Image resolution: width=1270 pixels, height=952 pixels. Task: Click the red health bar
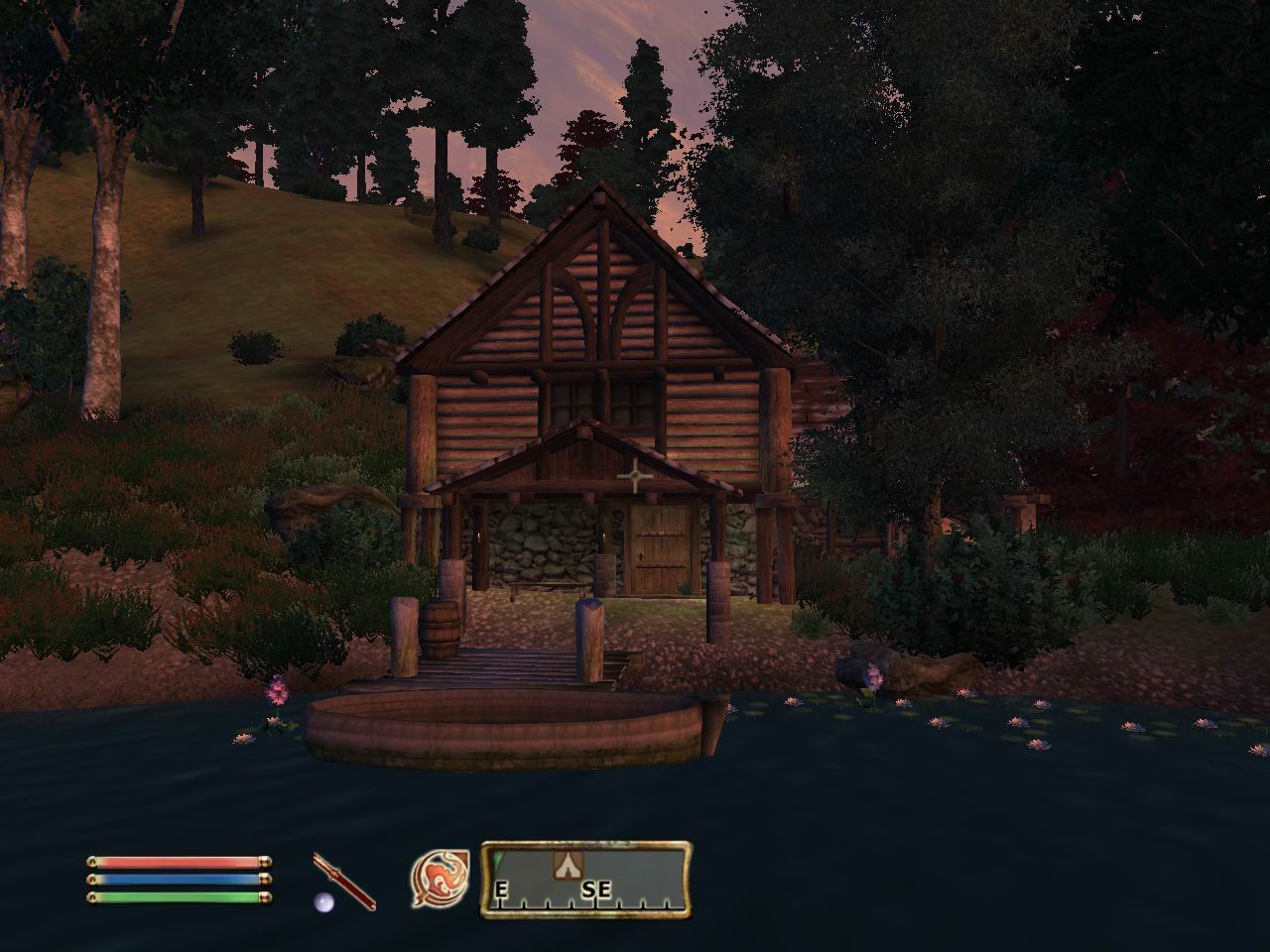(179, 862)
